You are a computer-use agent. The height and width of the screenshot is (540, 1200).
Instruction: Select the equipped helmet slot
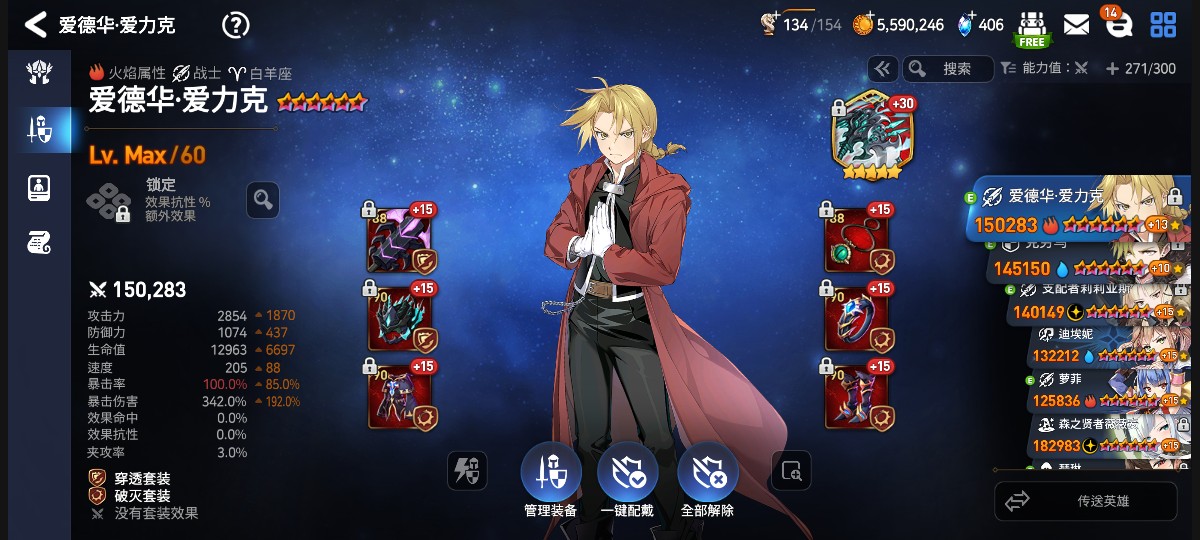pos(400,316)
